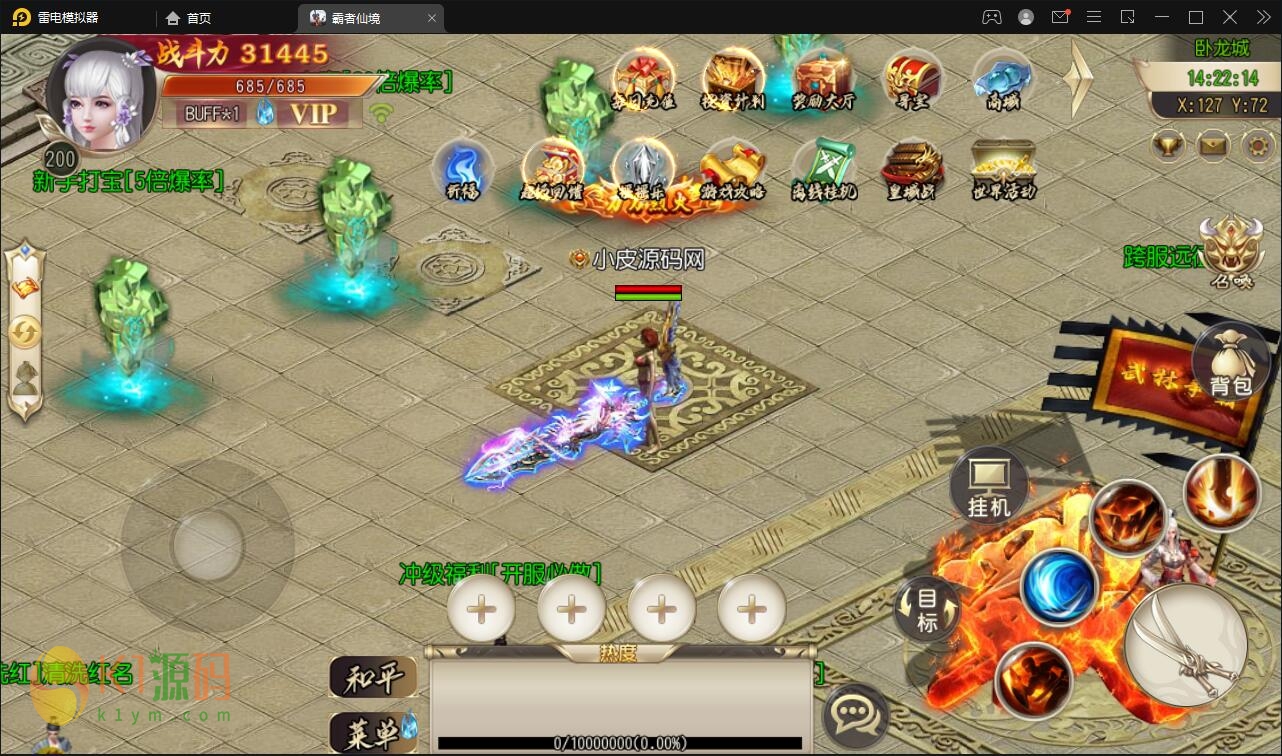Open the 祈福 blessing blue flame icon
The height and width of the screenshot is (756, 1282).
(x=462, y=168)
